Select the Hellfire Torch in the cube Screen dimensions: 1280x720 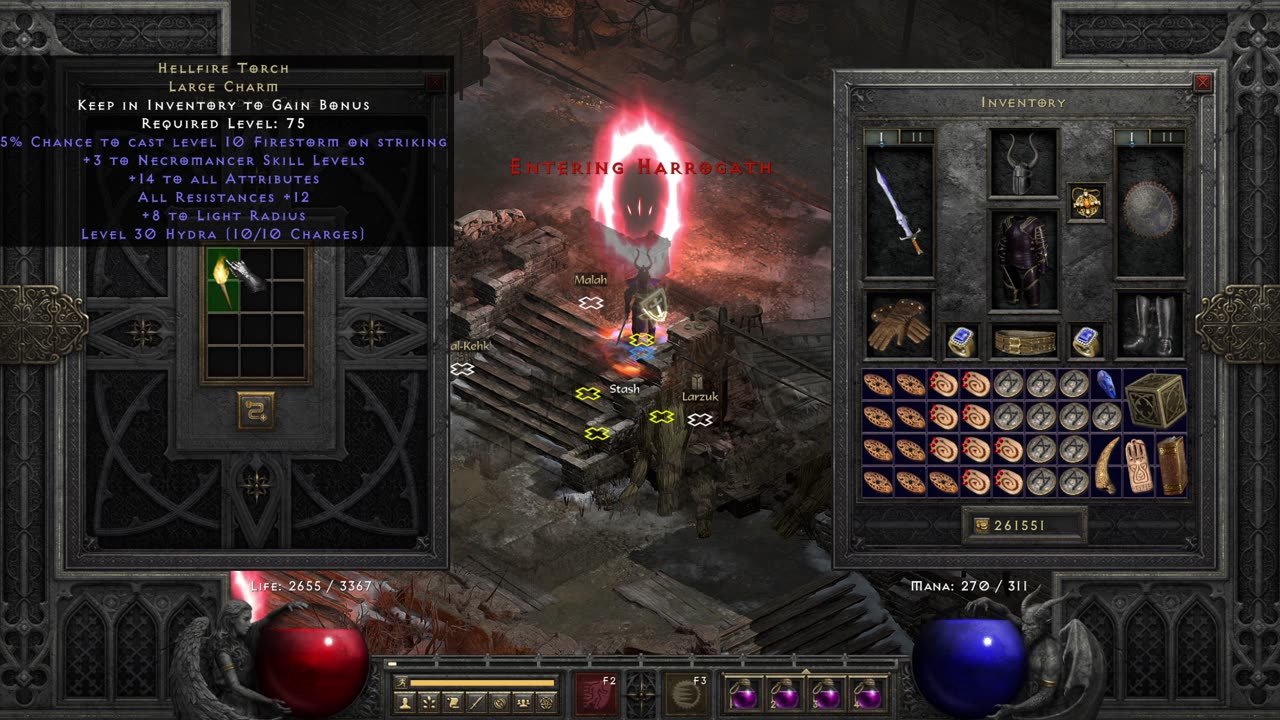[222, 280]
